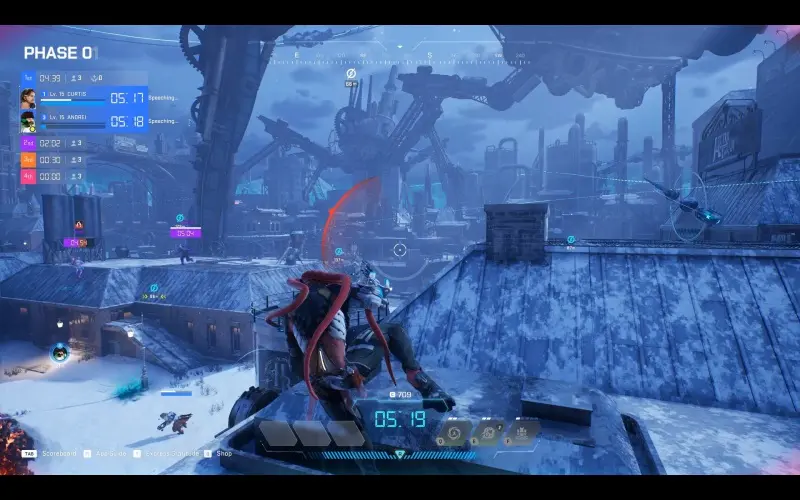Screen dimensions: 800x500
Task: Activate the castle-shaped ability icon
Action: pos(522,433)
